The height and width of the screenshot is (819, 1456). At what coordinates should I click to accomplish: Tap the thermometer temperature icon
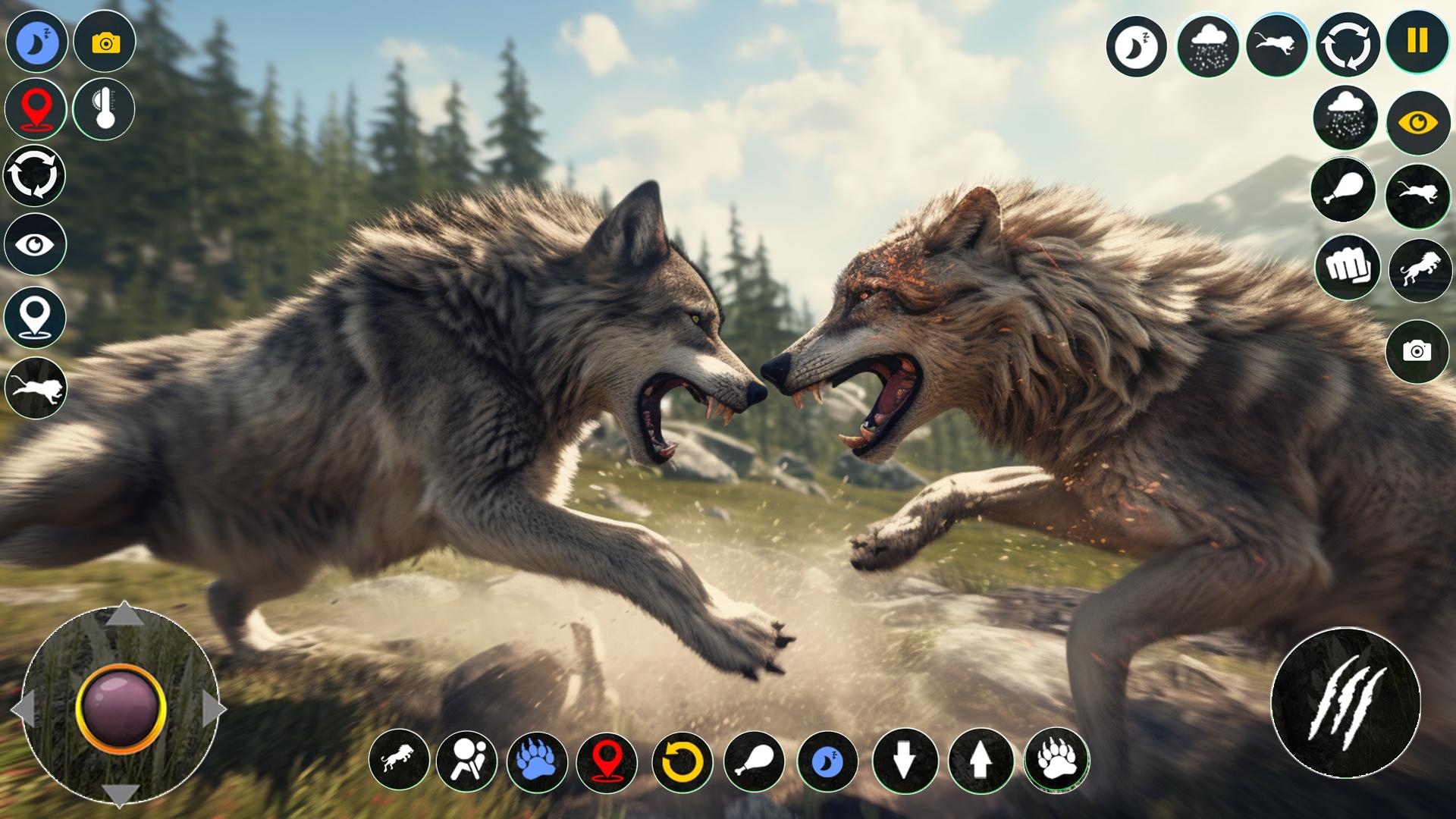104,108
